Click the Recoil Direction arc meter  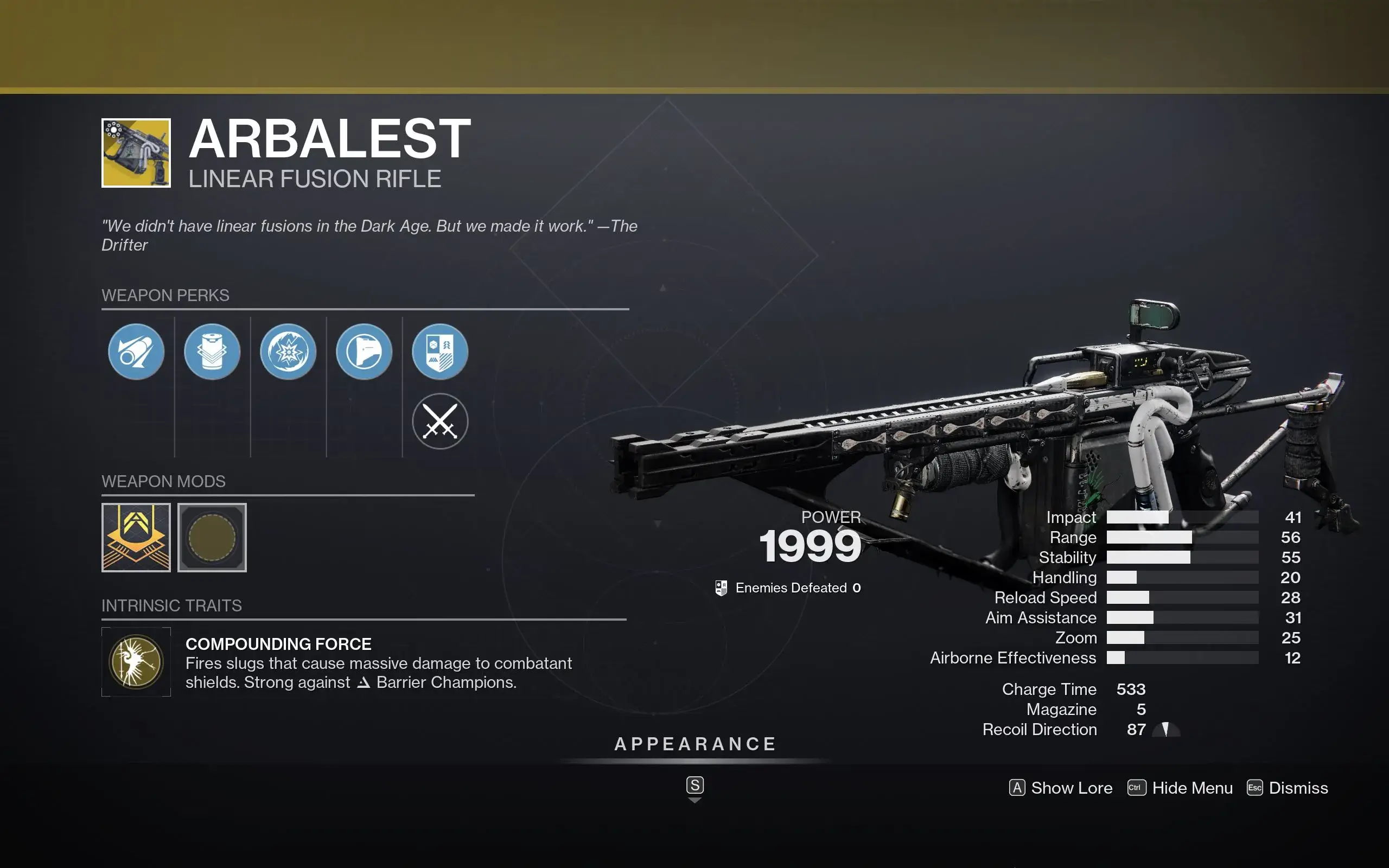coord(1165,729)
